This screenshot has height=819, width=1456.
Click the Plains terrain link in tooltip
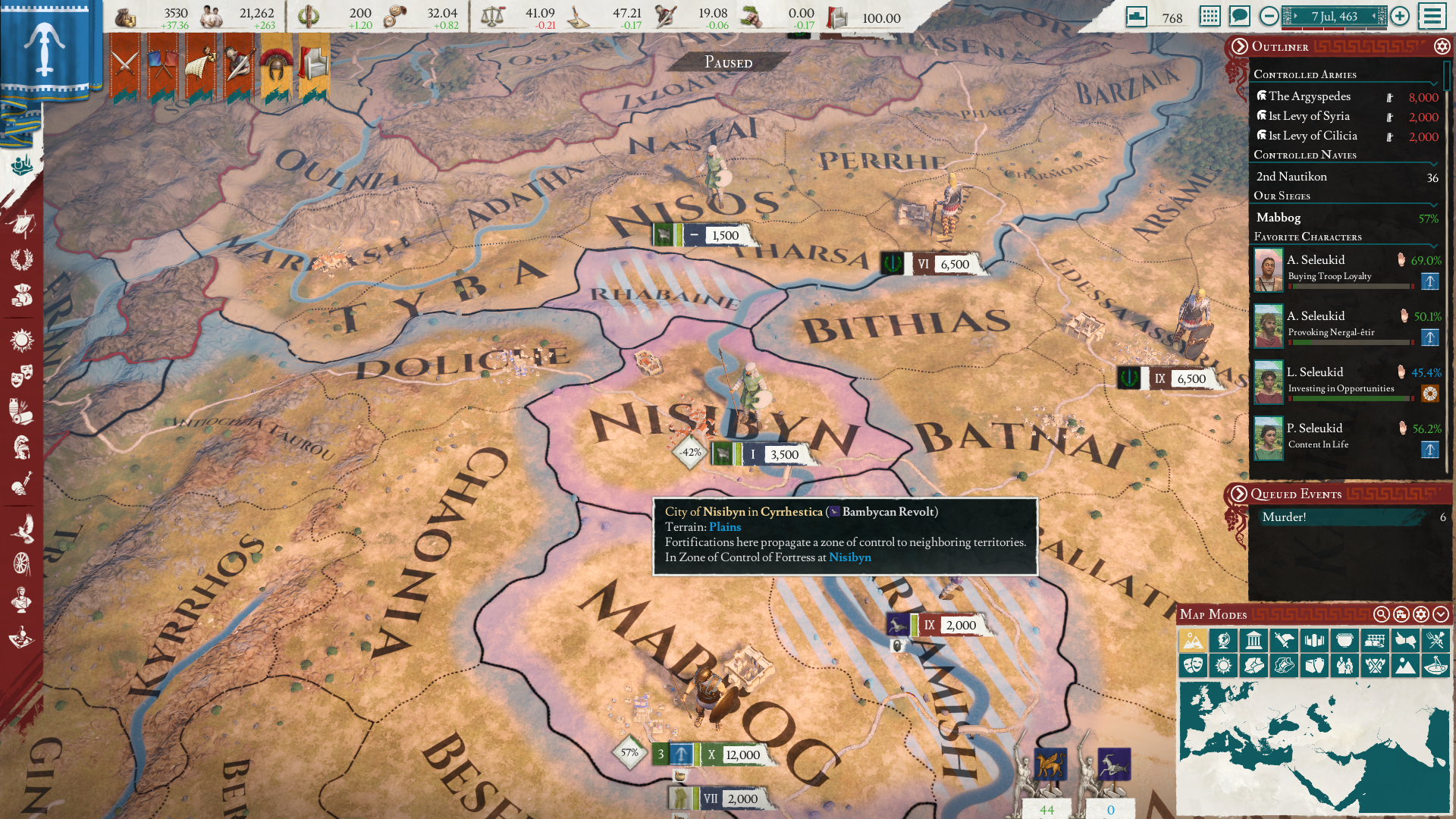tap(723, 526)
